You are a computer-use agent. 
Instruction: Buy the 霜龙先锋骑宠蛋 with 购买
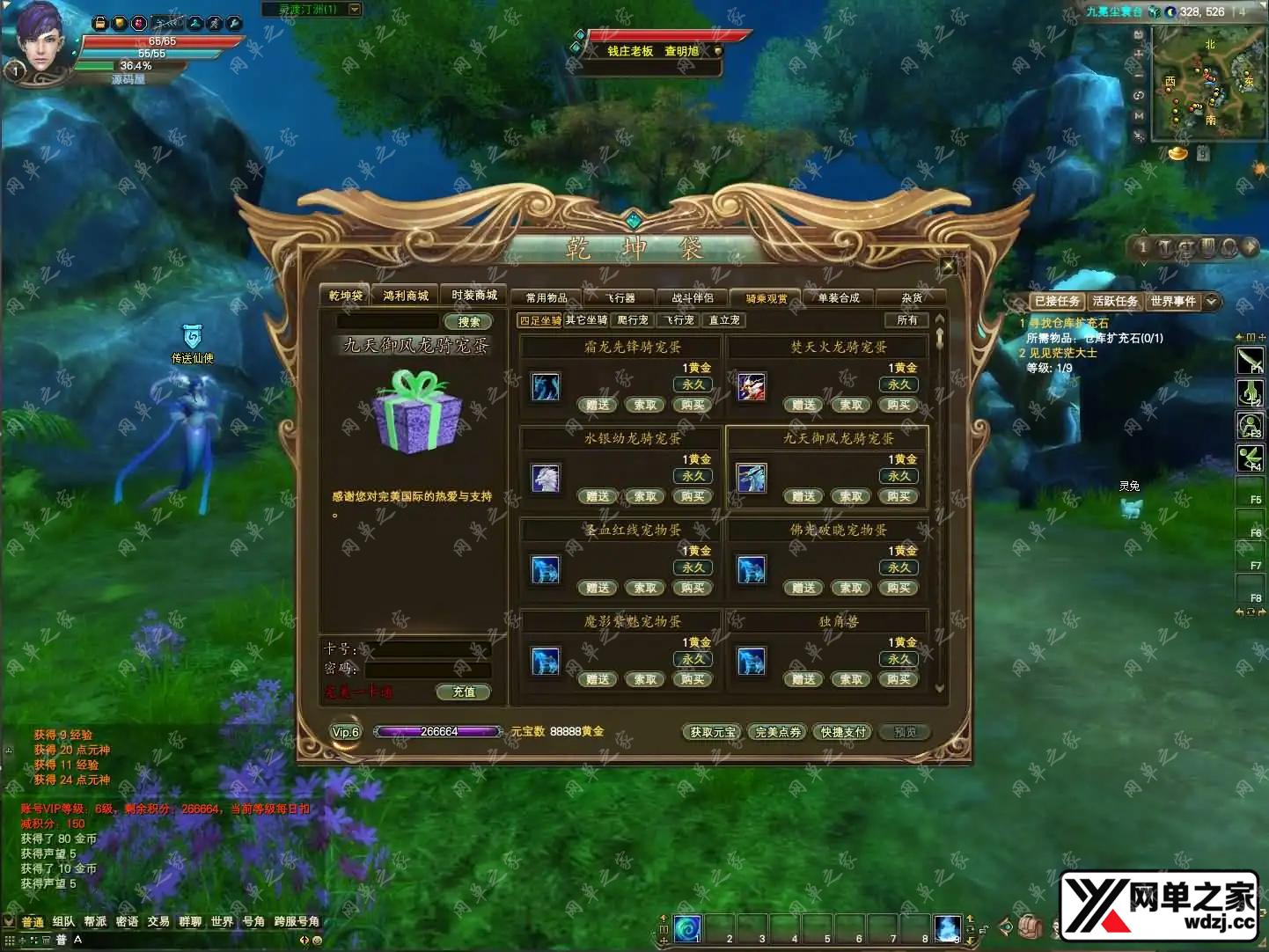(x=693, y=406)
